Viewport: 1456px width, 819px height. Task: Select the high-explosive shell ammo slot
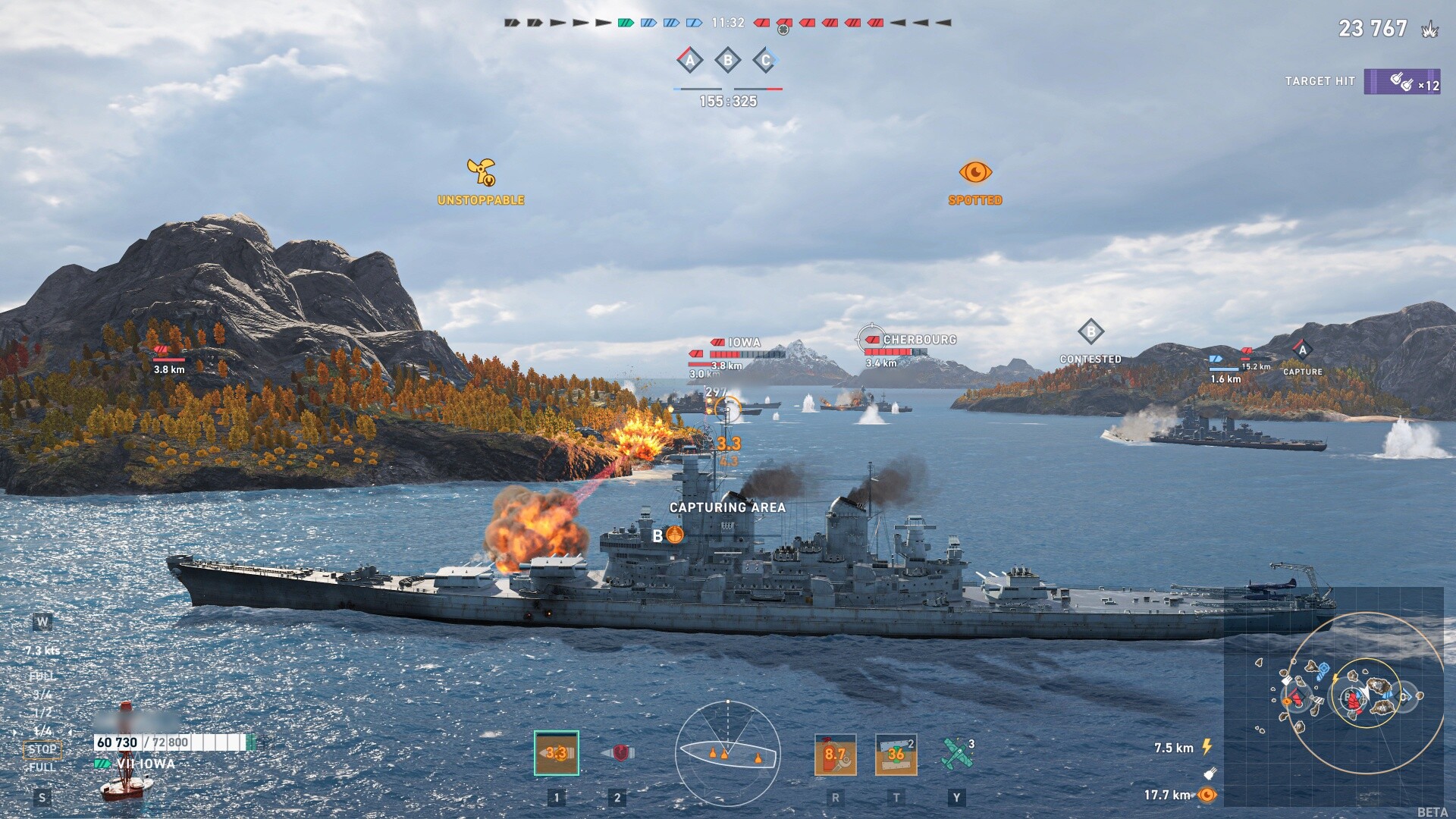[557, 753]
